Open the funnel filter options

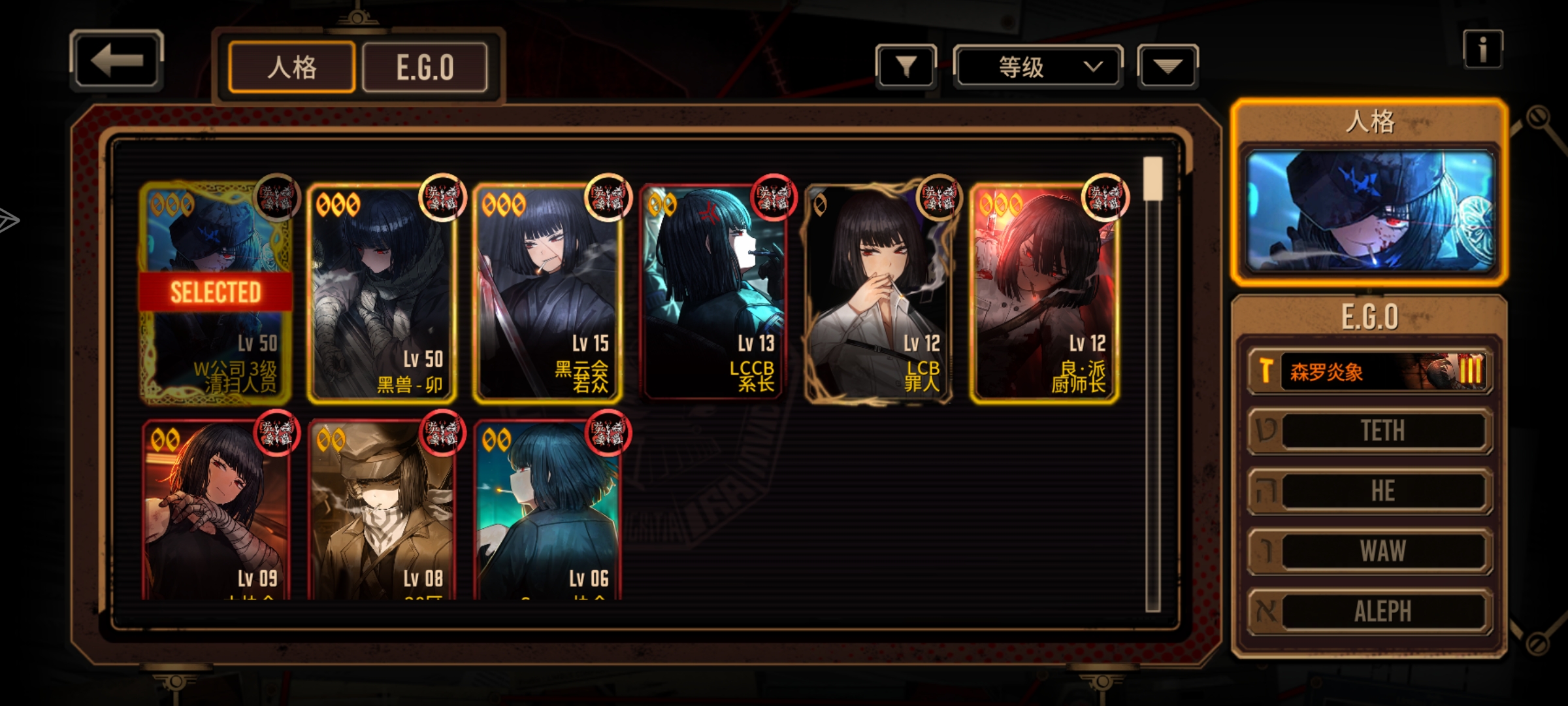point(906,66)
